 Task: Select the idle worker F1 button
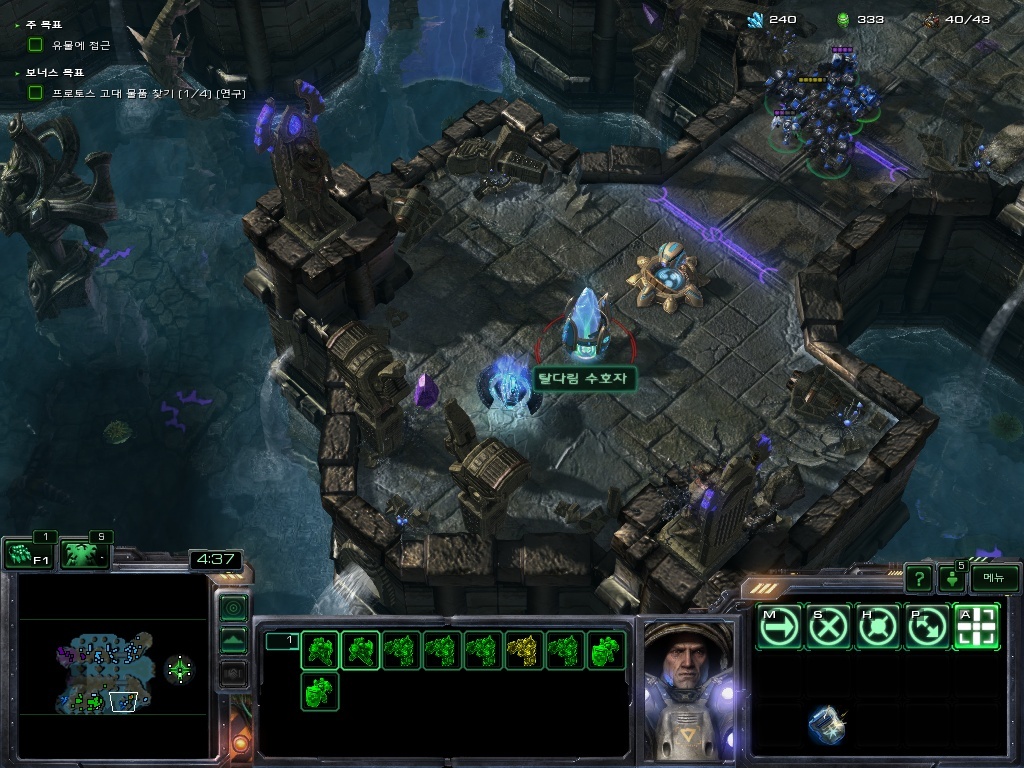(x=30, y=554)
